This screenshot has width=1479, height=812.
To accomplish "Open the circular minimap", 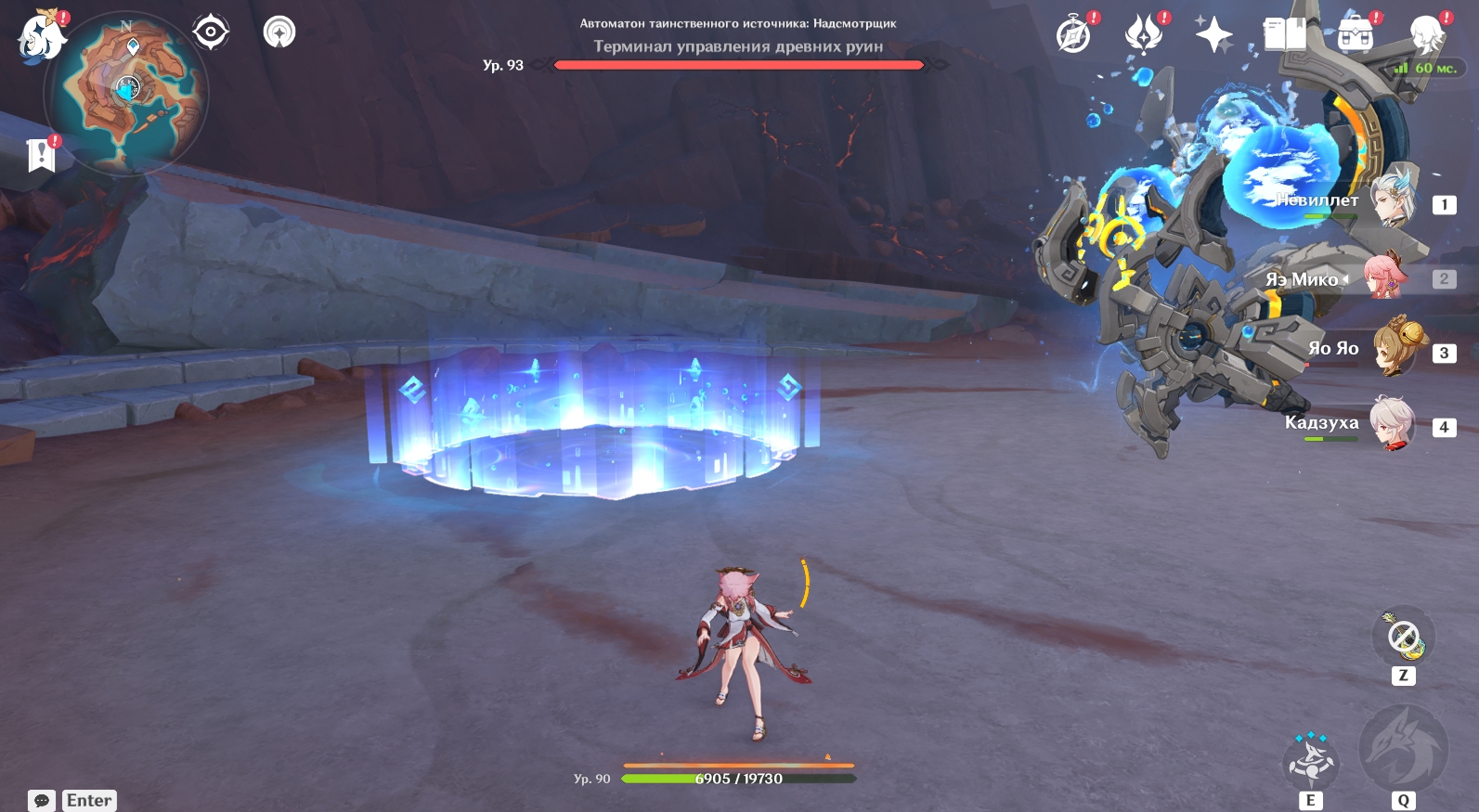I will point(126,94).
